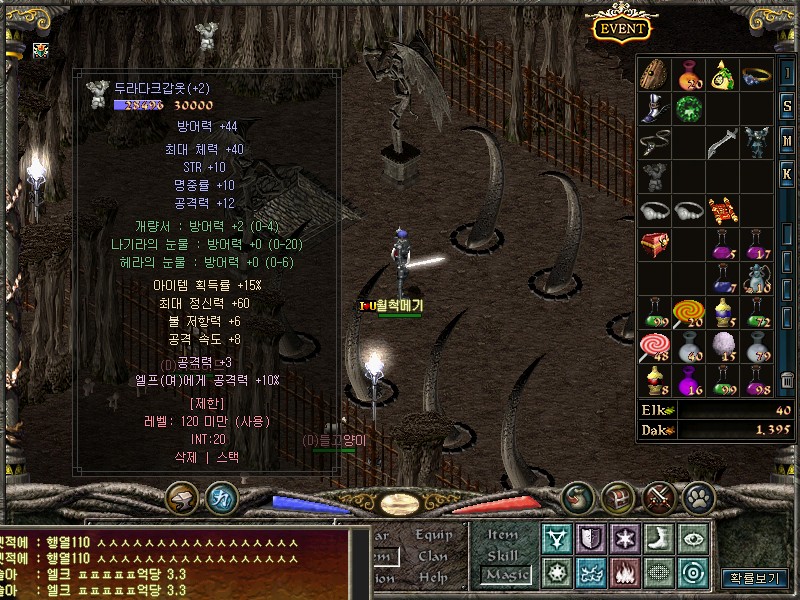Switch to the Skill quick-slot tab
Screen dimensions: 800x600
click(x=503, y=555)
